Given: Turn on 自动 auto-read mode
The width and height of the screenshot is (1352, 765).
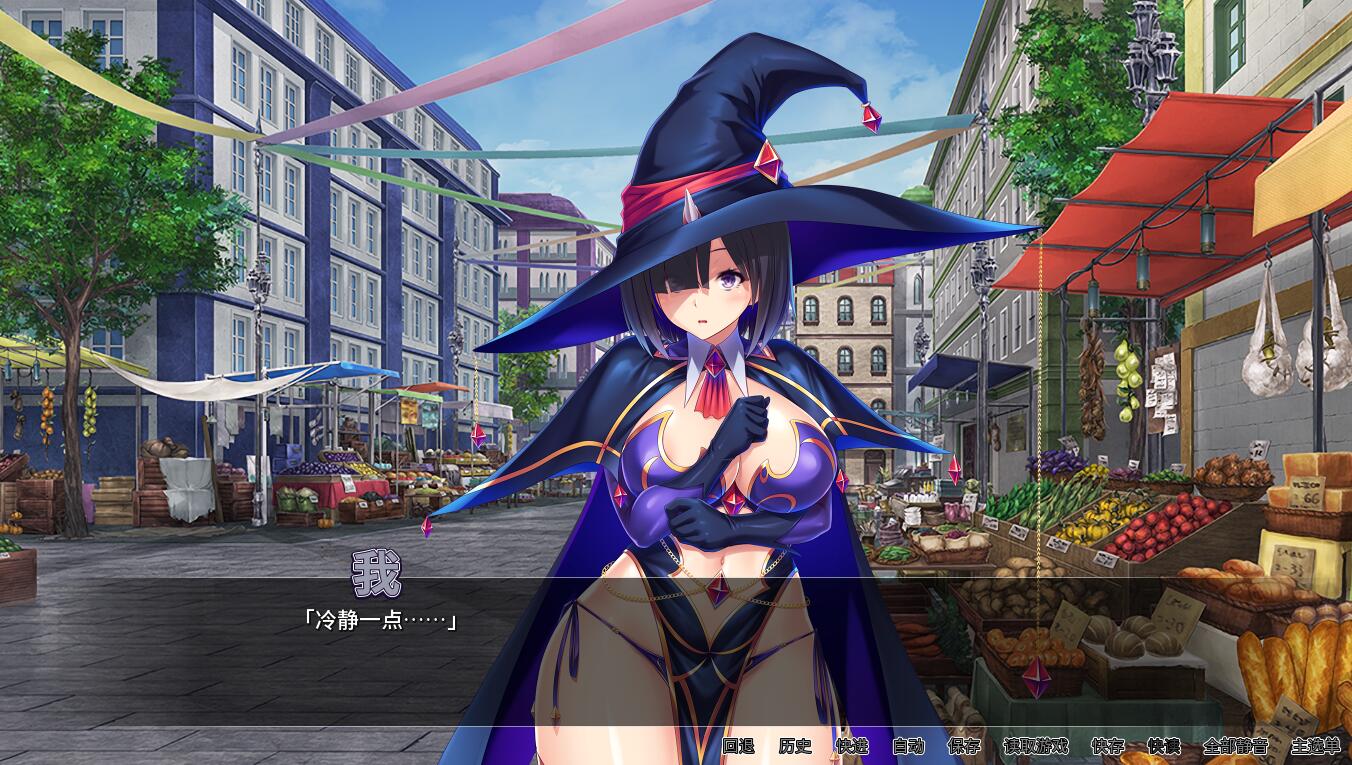Looking at the screenshot, I should 908,747.
